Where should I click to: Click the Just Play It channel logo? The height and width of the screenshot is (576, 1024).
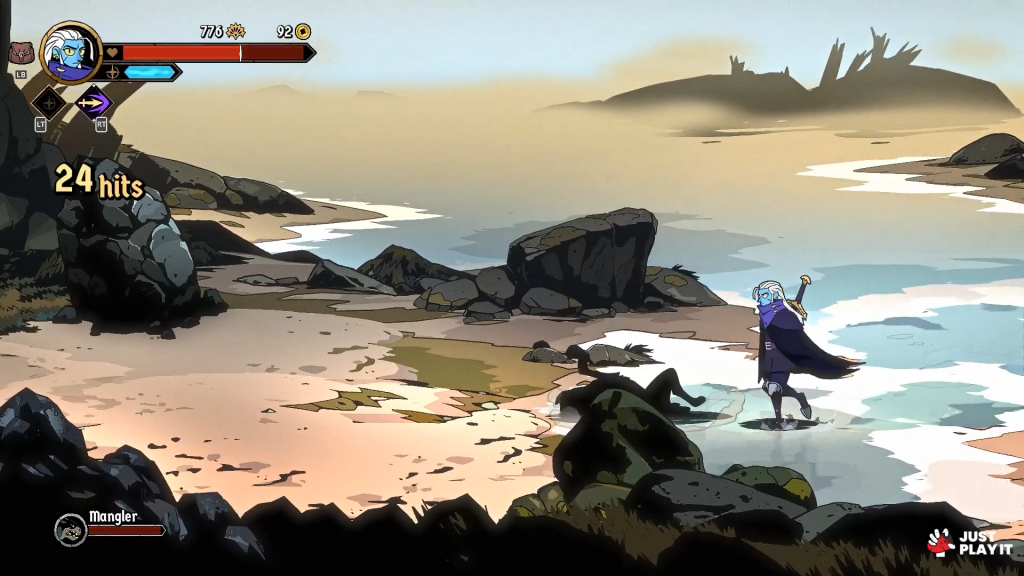tap(969, 542)
